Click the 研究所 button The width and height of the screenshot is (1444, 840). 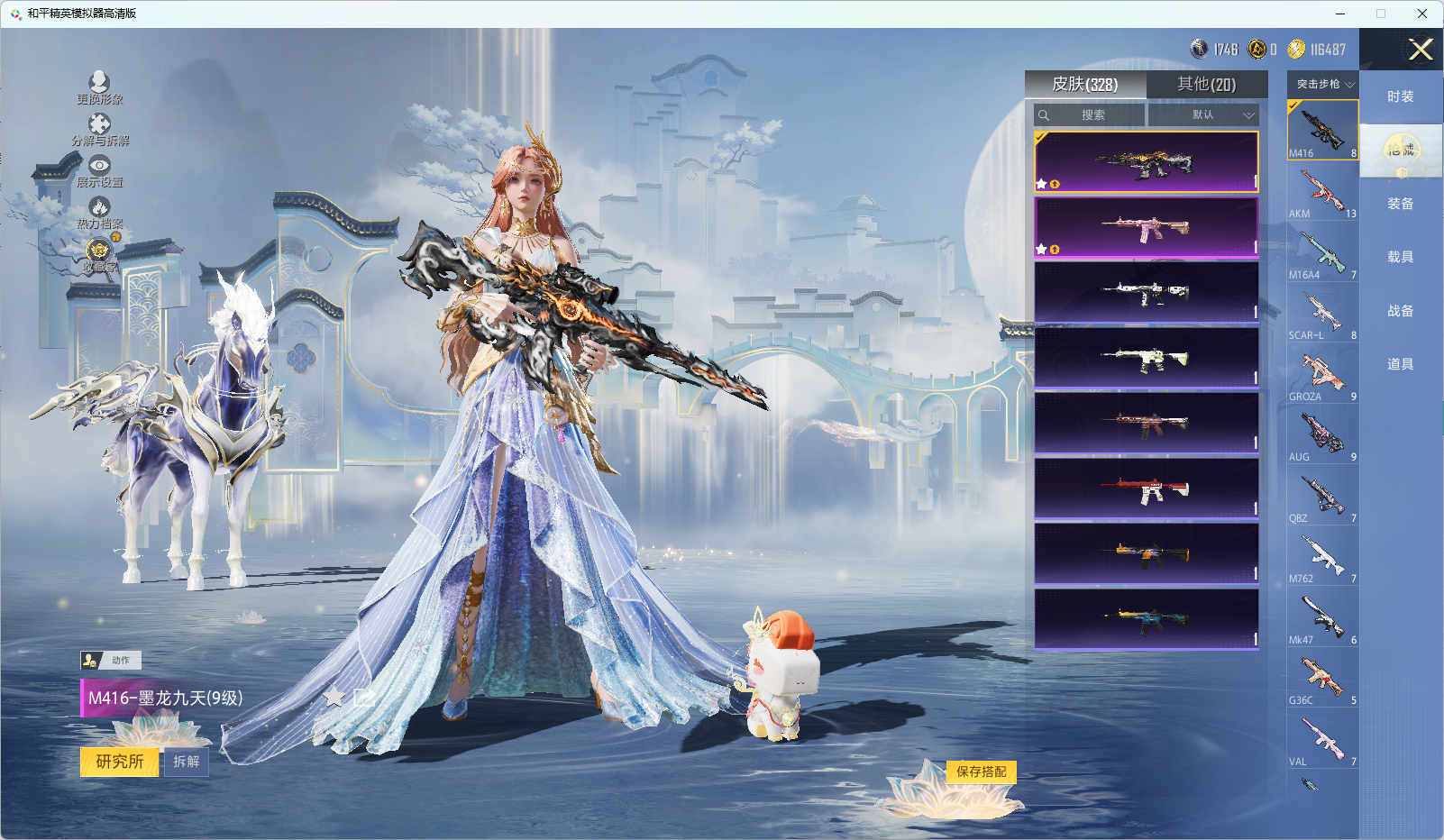[120, 762]
